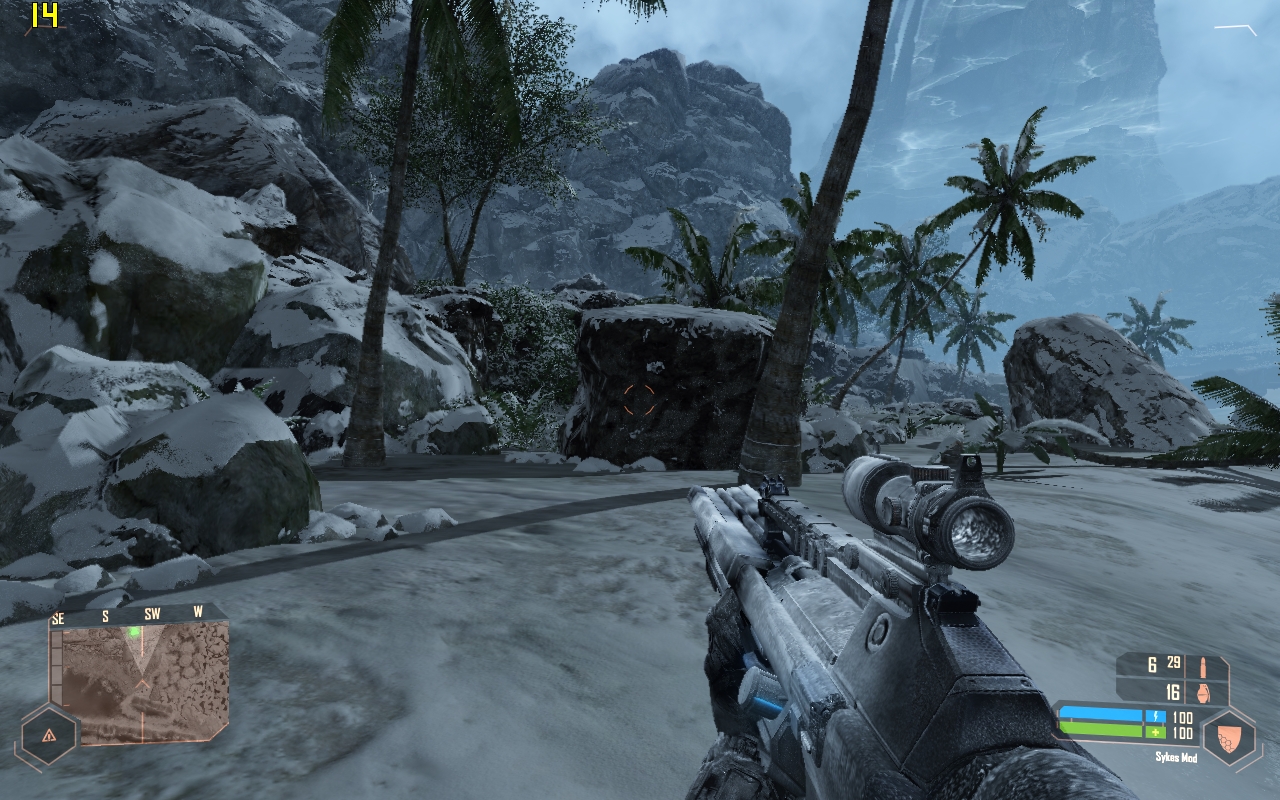1280x800 pixels.
Task: Select the grenade icon in the HUD
Action: [1203, 693]
